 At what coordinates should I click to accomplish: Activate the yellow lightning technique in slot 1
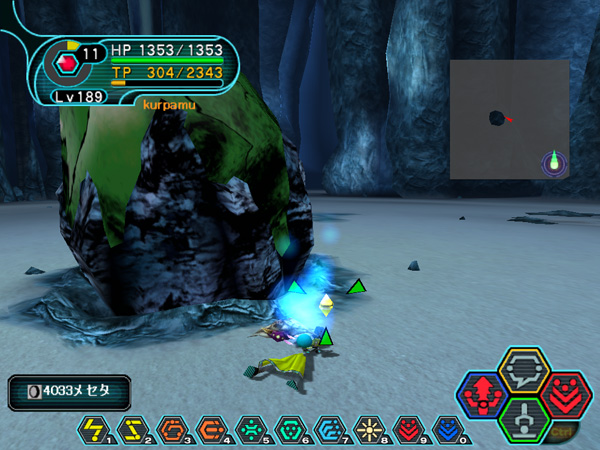click(x=93, y=430)
